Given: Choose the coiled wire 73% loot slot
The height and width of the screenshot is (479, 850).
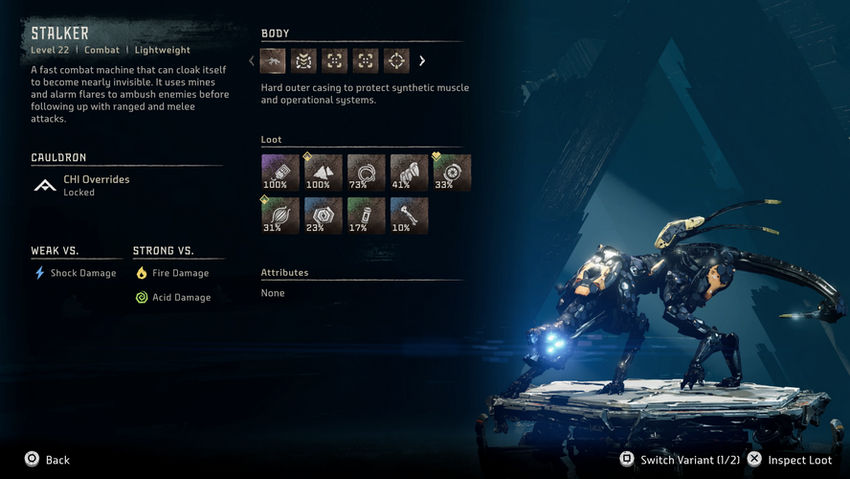Looking at the screenshot, I should point(366,172).
